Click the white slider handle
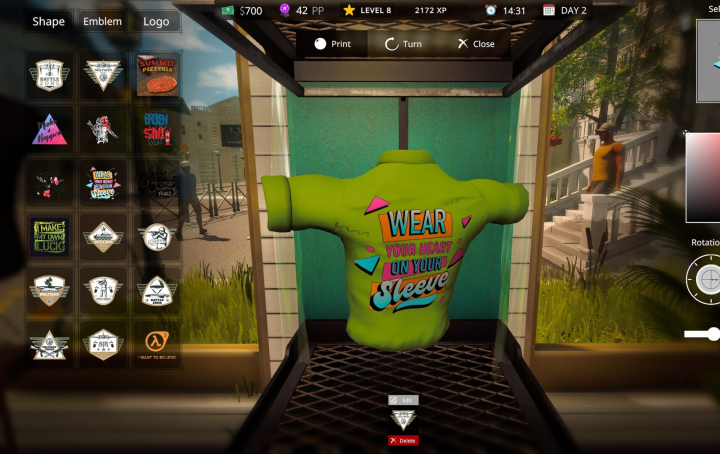This screenshot has width=720, height=454. [713, 334]
